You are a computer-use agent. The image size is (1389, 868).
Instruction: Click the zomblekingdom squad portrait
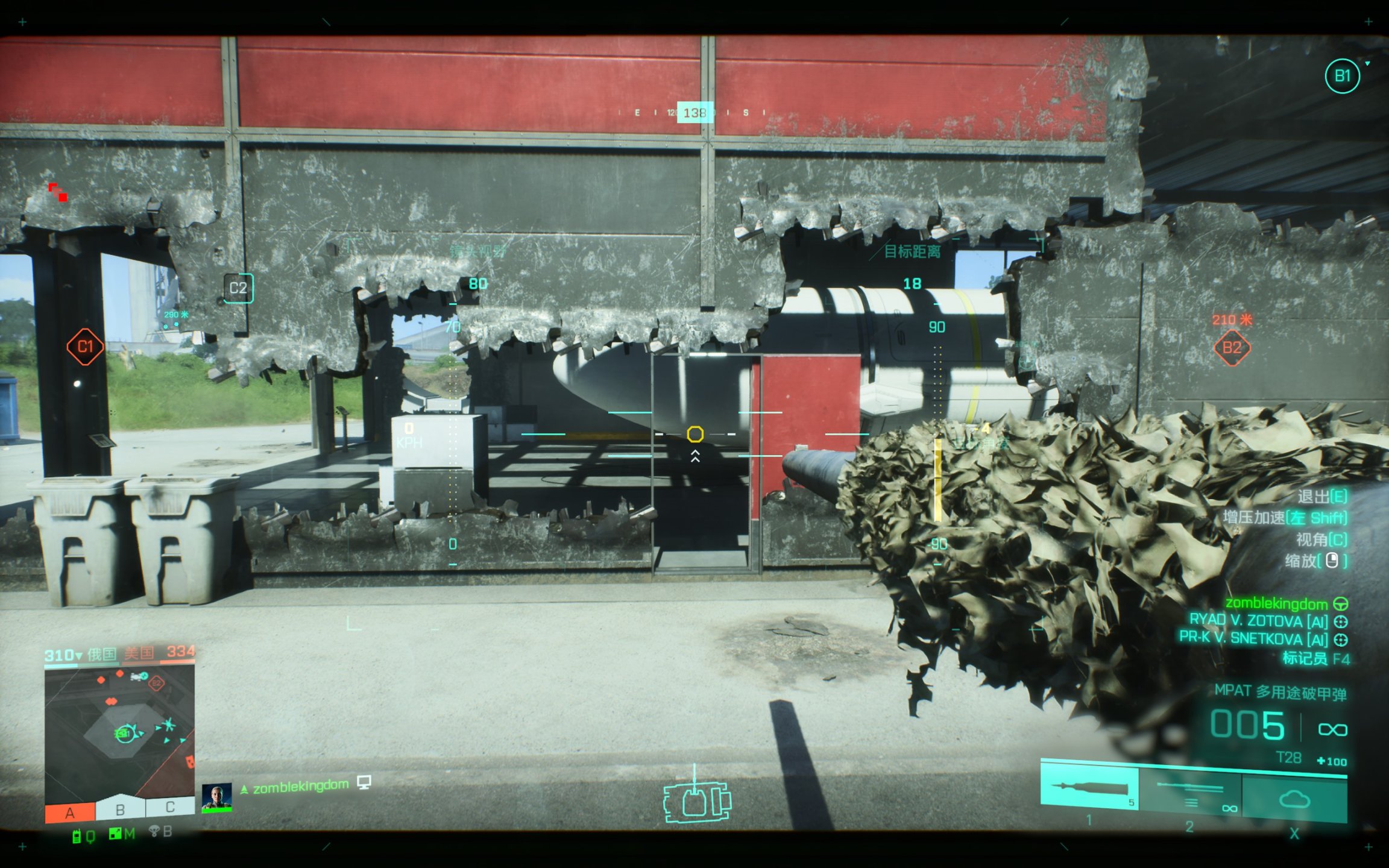pyautogui.click(x=216, y=797)
